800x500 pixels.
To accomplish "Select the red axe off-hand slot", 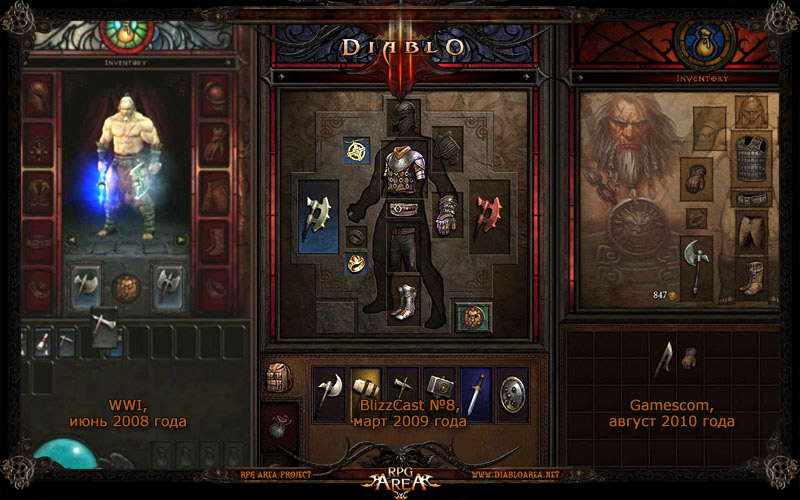I will 488,213.
